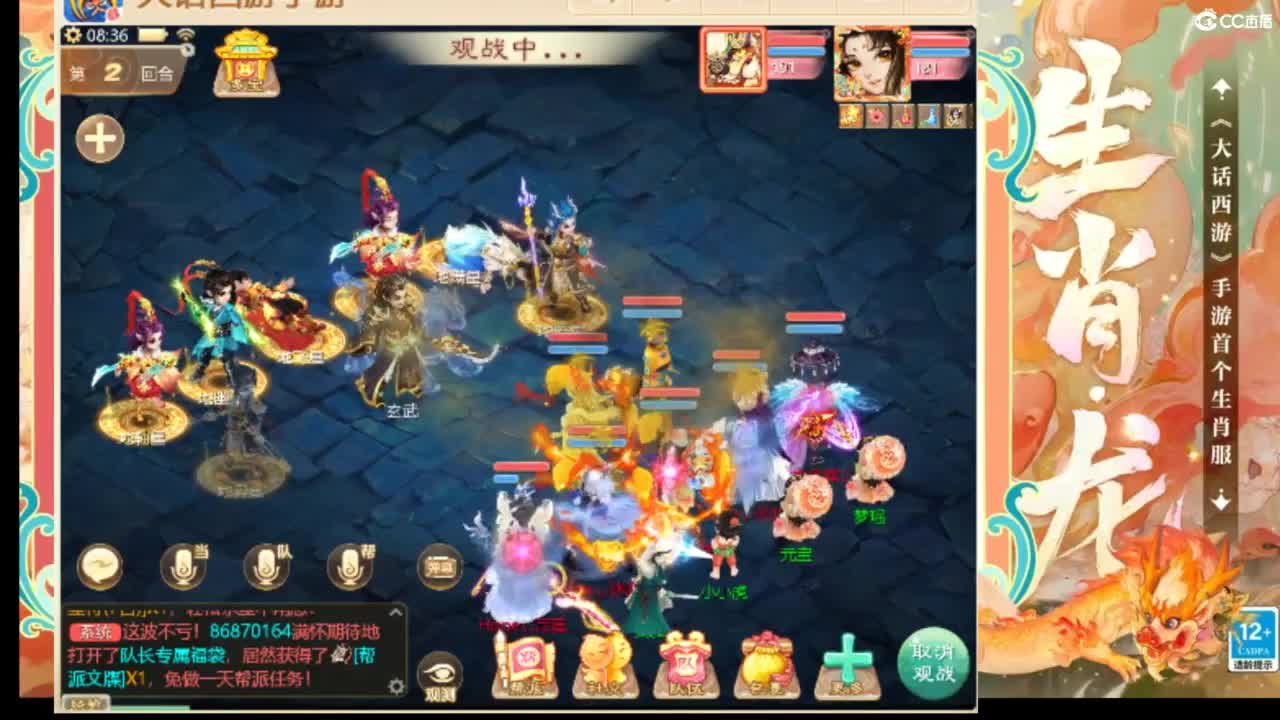Screen dimensions: 1280x720
Task: Expand the chat log with the up chevron
Action: [x=395, y=610]
